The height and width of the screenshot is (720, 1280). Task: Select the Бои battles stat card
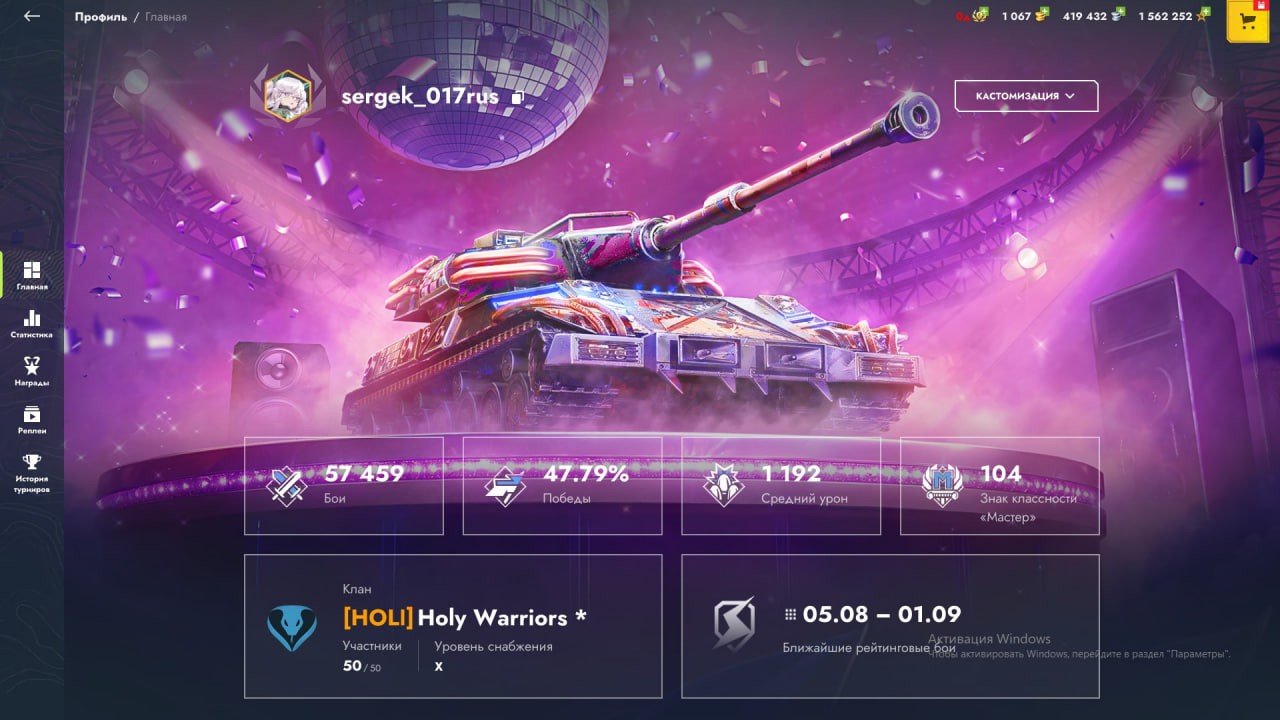pyautogui.click(x=344, y=485)
